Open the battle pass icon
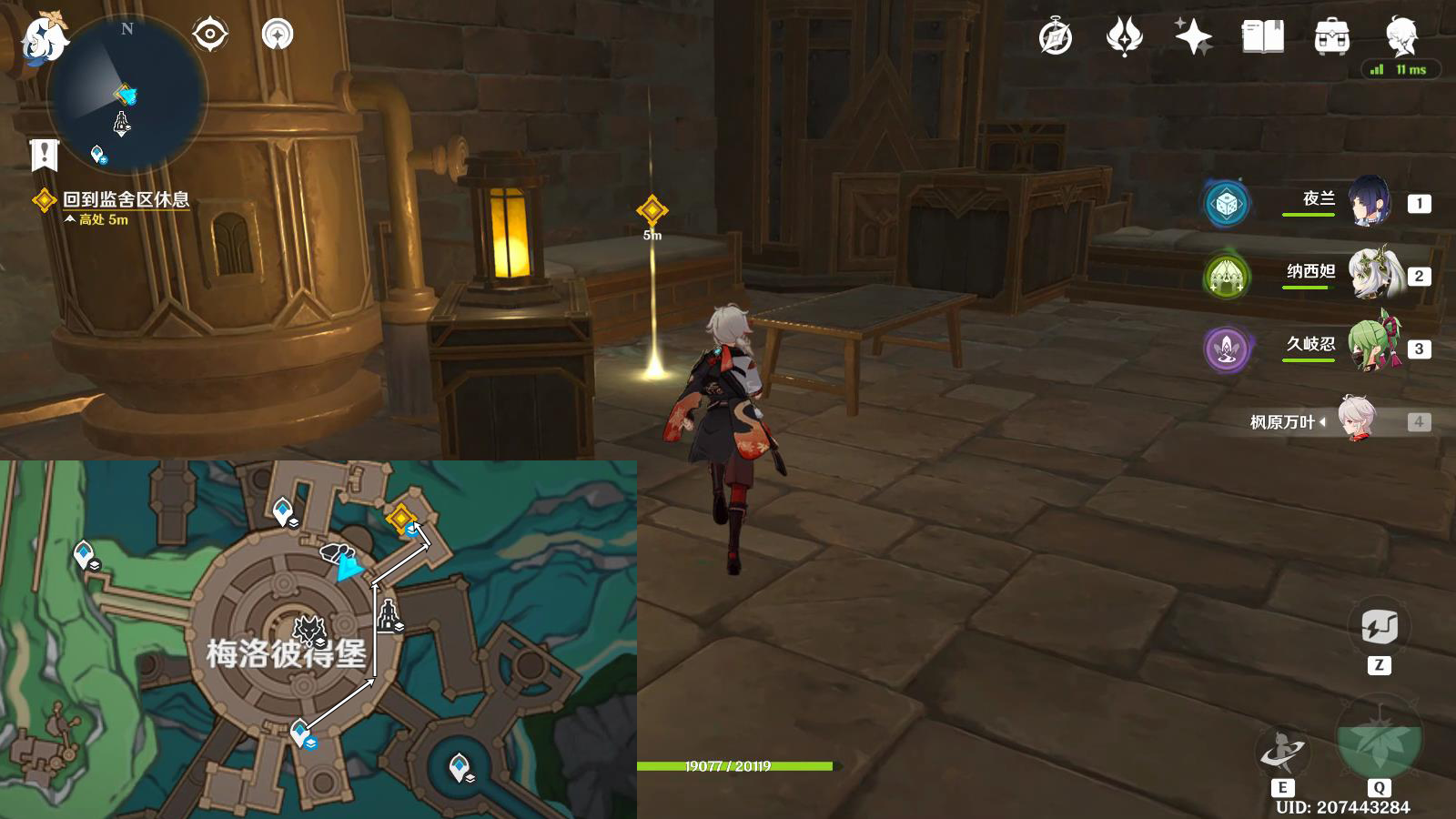Screen dimensions: 1456x819 [1124, 37]
